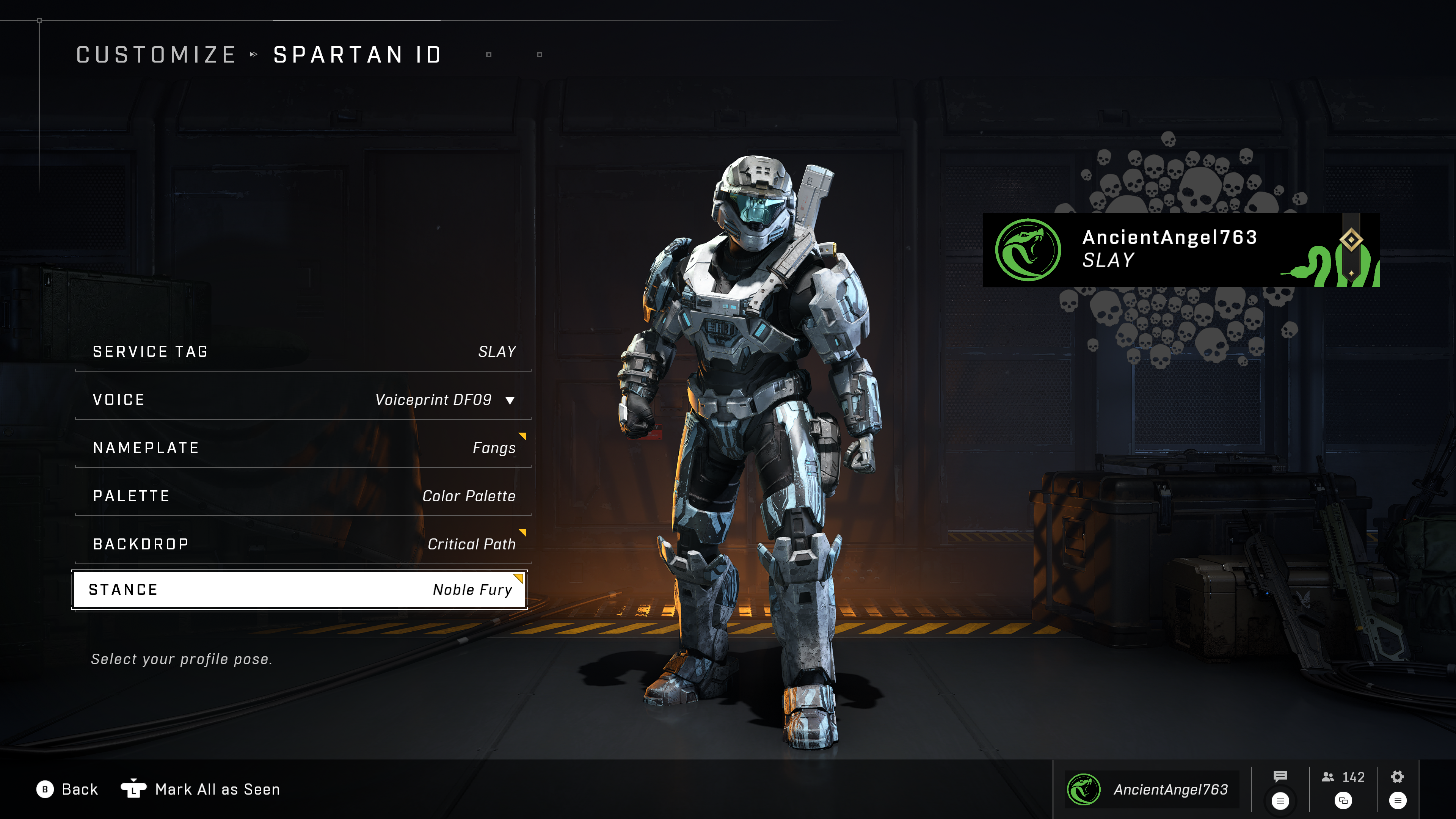Open the settings gear icon
Viewport: 1456px width, 819px height.
(1397, 777)
